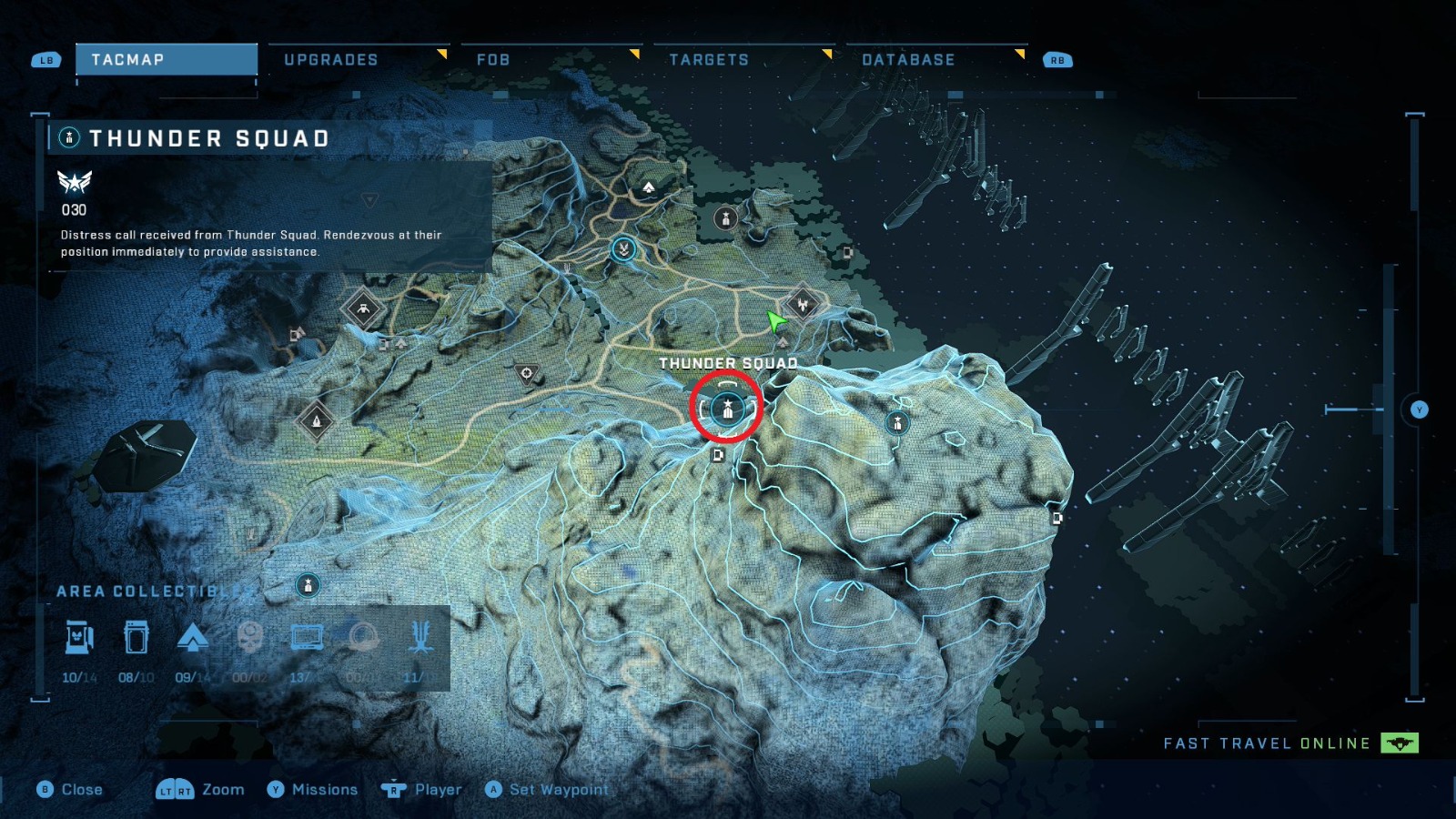
Task: Click the green player position arrow
Action: click(775, 321)
